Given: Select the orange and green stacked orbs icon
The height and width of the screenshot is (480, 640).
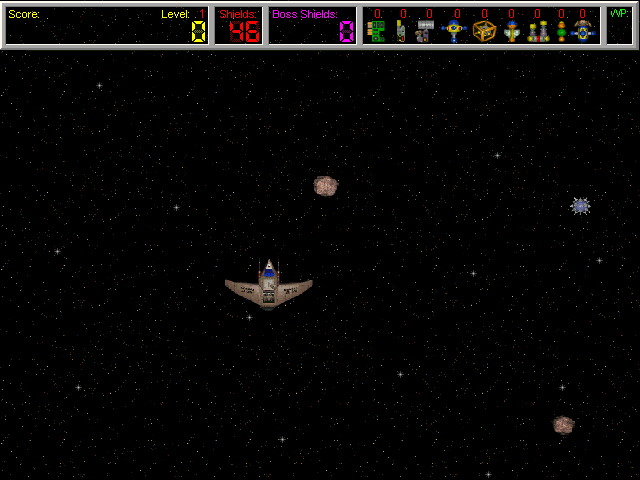Looking at the screenshot, I should pos(562,31).
